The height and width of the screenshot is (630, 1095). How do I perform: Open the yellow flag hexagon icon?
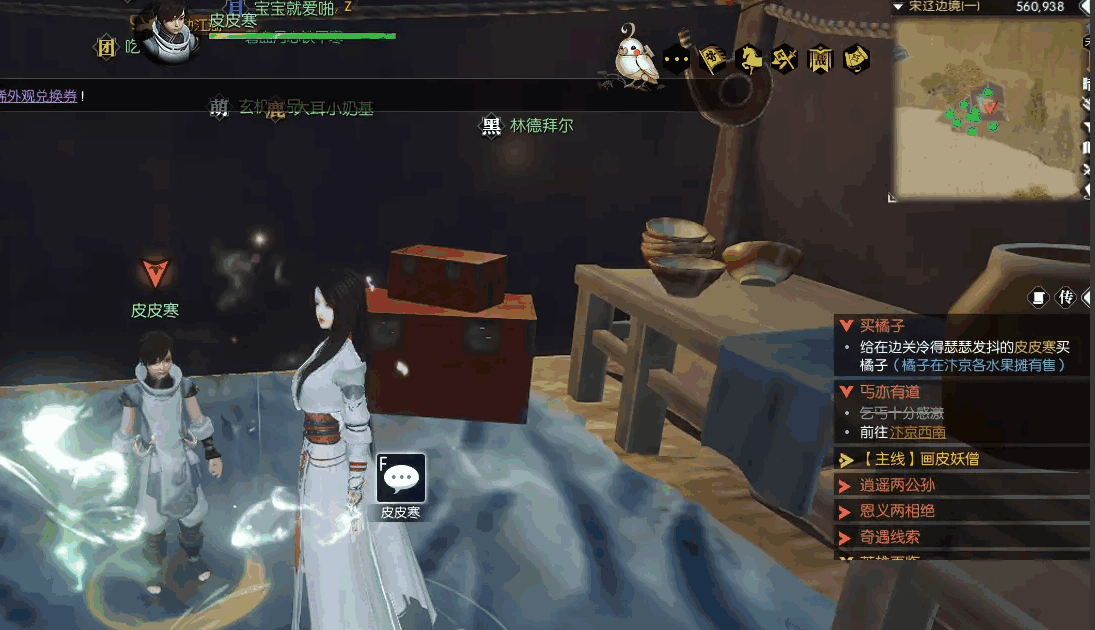(x=712, y=60)
